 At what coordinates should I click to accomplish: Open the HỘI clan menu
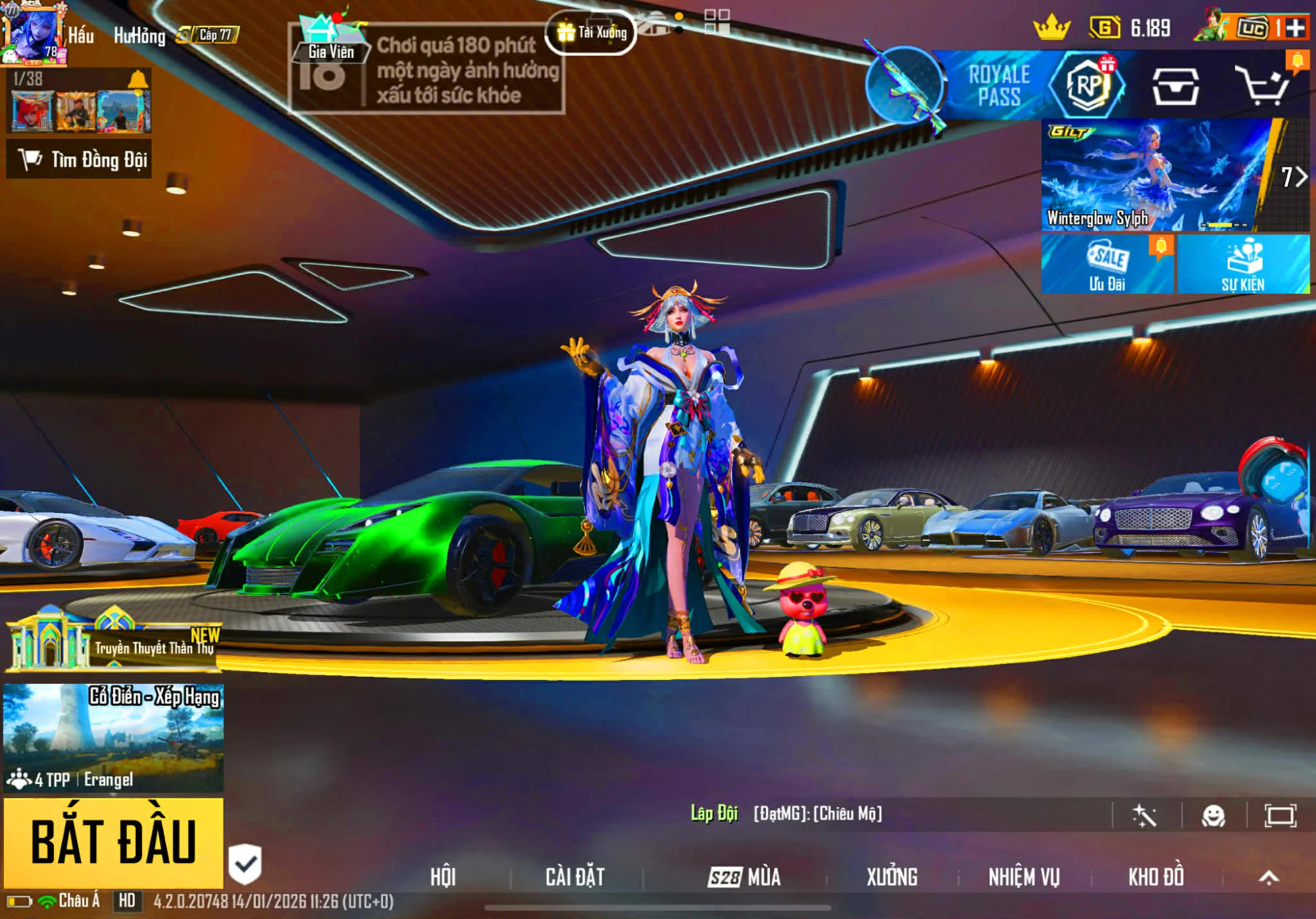pos(443,877)
